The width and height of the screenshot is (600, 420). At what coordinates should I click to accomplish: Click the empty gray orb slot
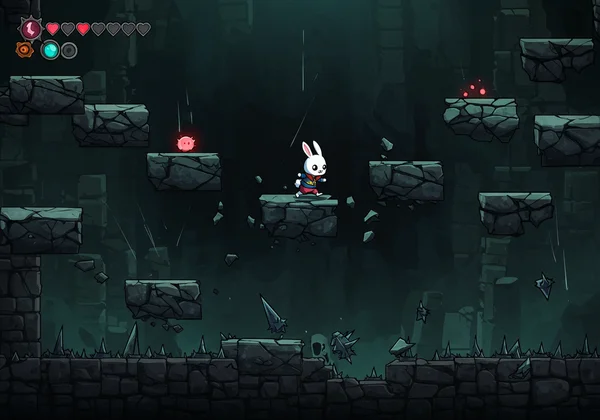click(x=69, y=50)
